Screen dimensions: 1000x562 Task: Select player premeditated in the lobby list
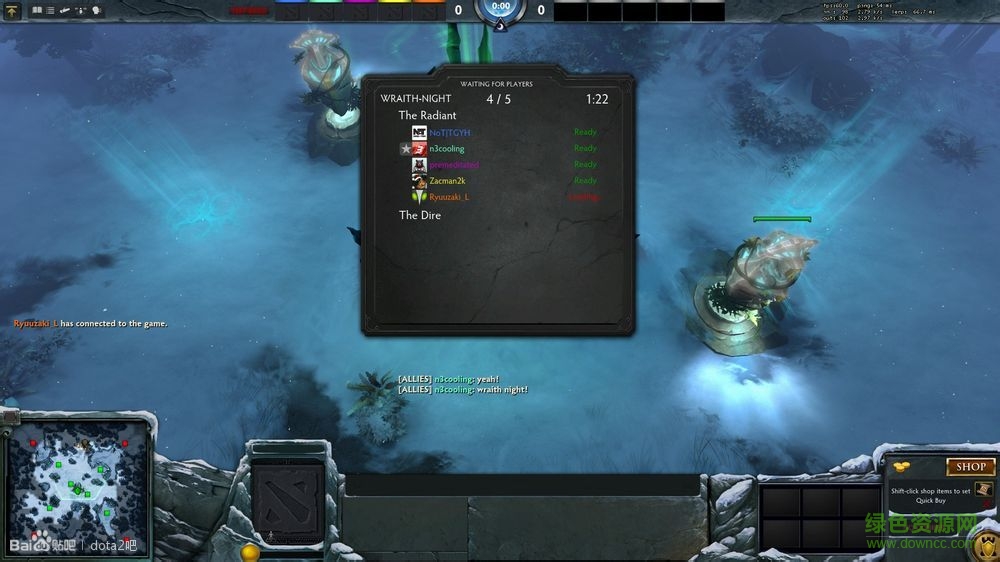453,164
